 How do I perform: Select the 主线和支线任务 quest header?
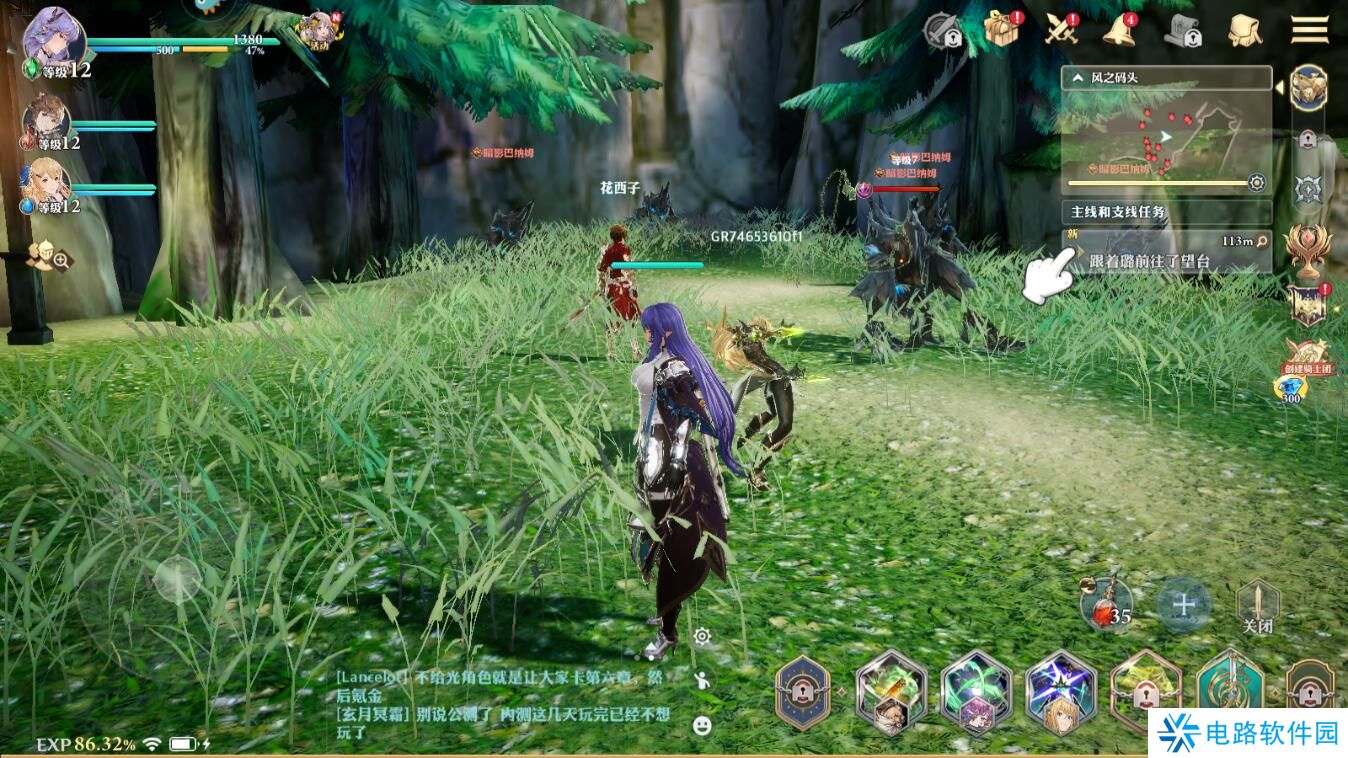pos(1120,211)
